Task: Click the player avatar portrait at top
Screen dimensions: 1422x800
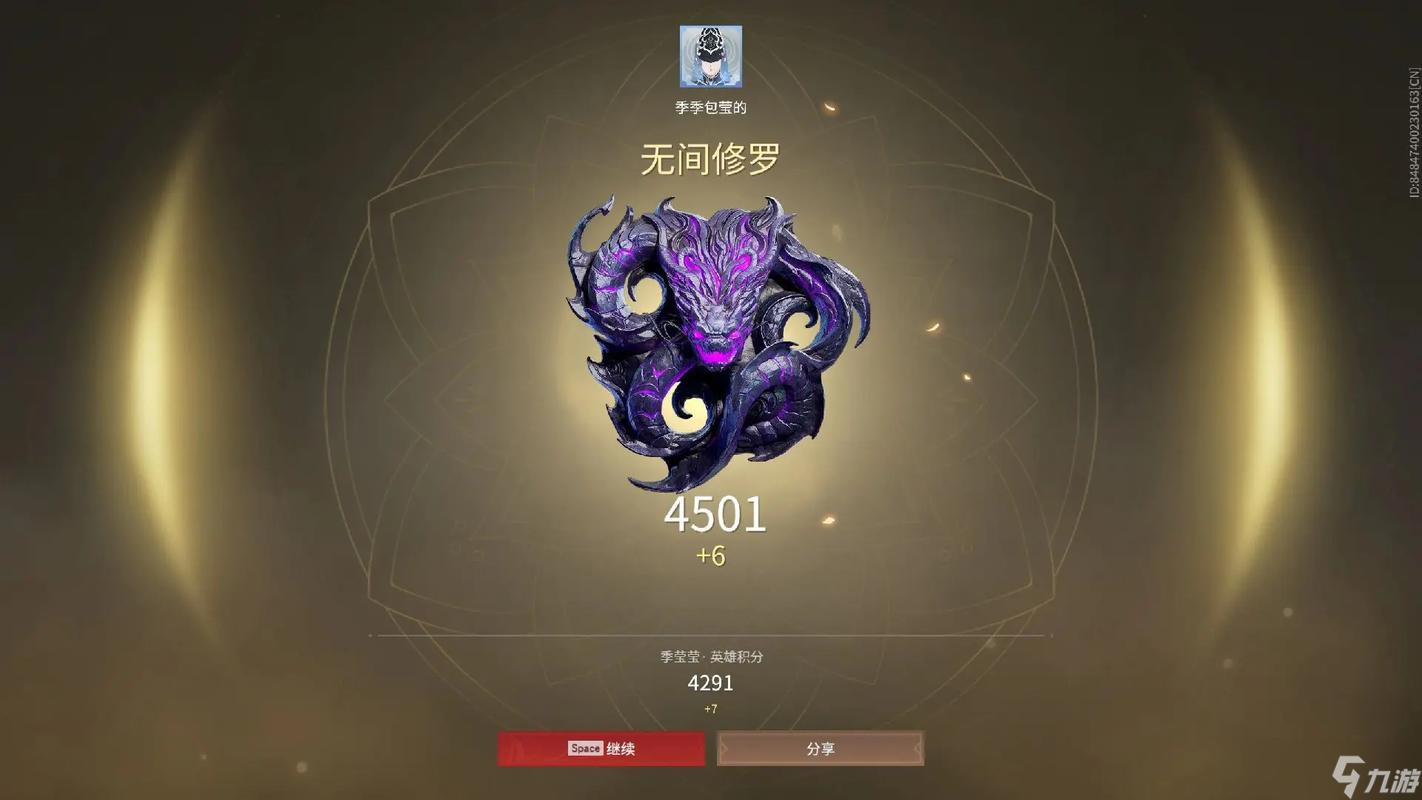Action: (710, 58)
